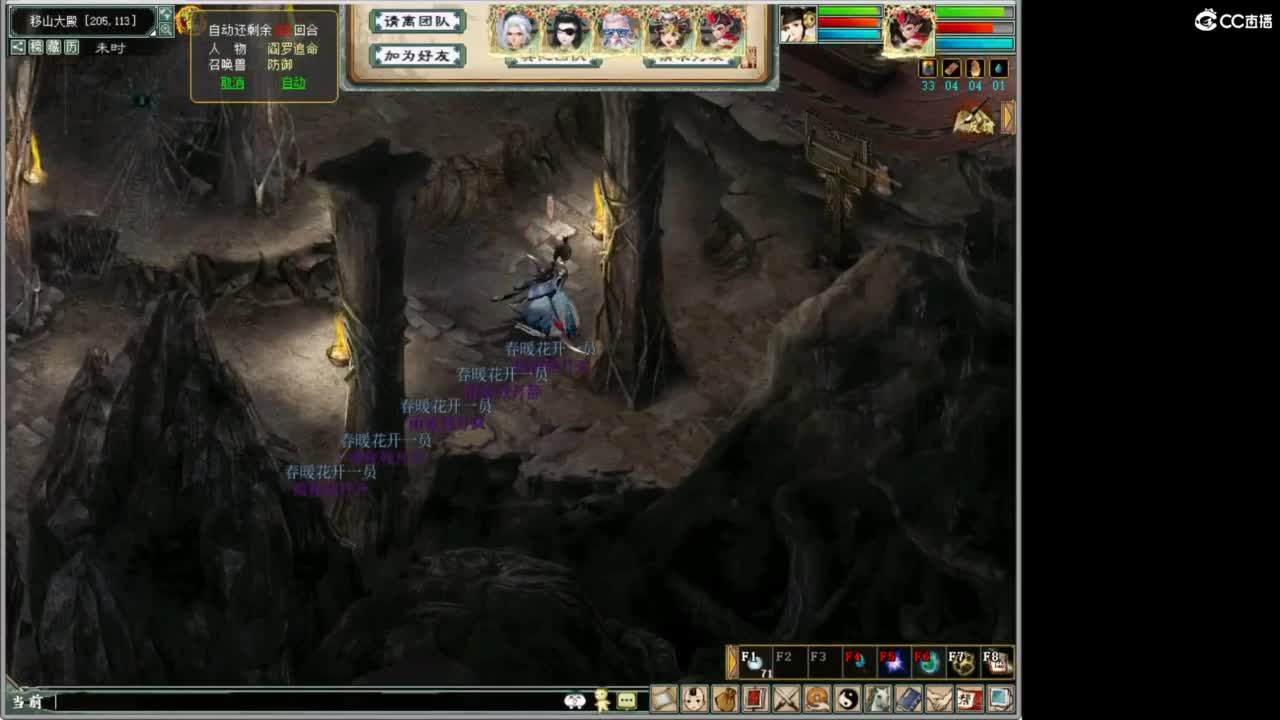
Task: Toggle the 藏 hide button near minimap
Action: (53, 46)
